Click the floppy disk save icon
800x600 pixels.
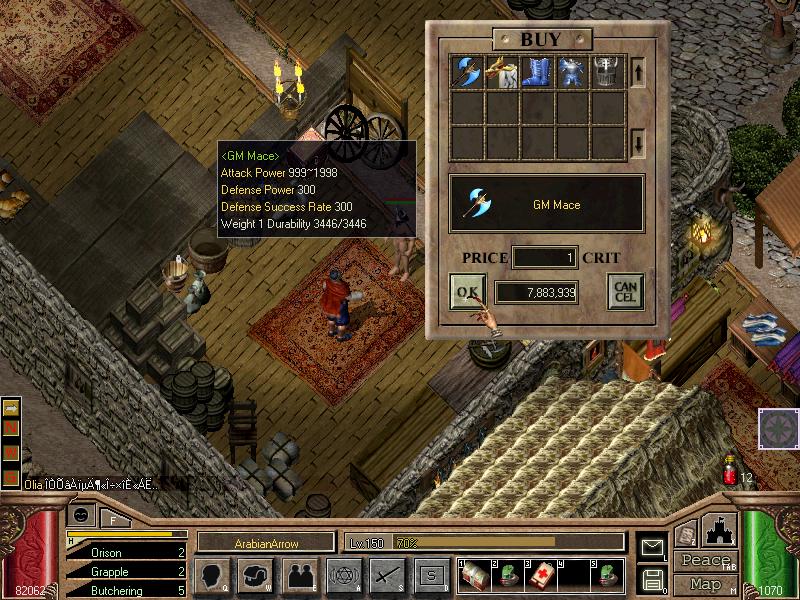(x=653, y=579)
